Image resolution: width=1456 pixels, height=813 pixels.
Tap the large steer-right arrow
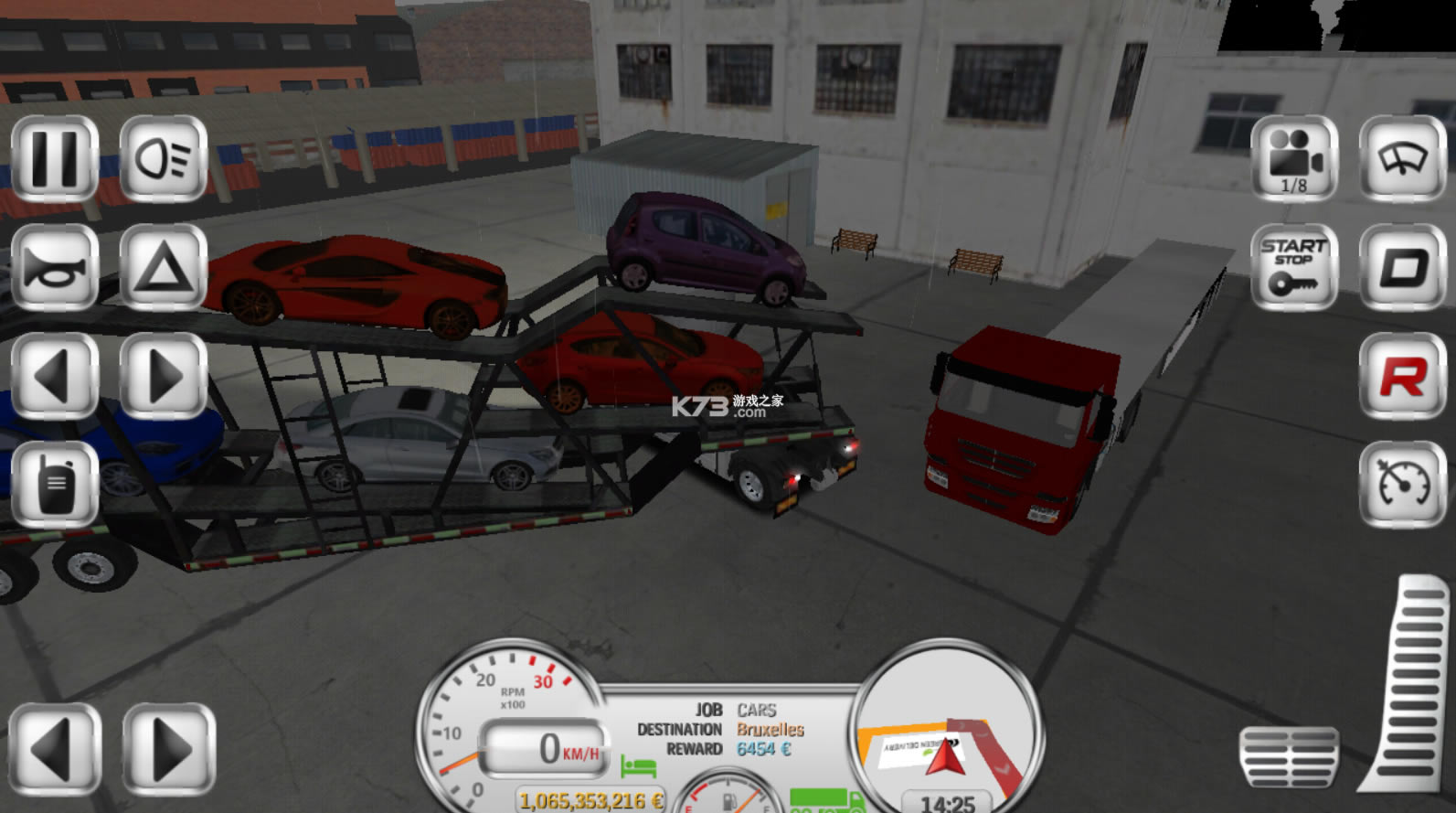(169, 749)
